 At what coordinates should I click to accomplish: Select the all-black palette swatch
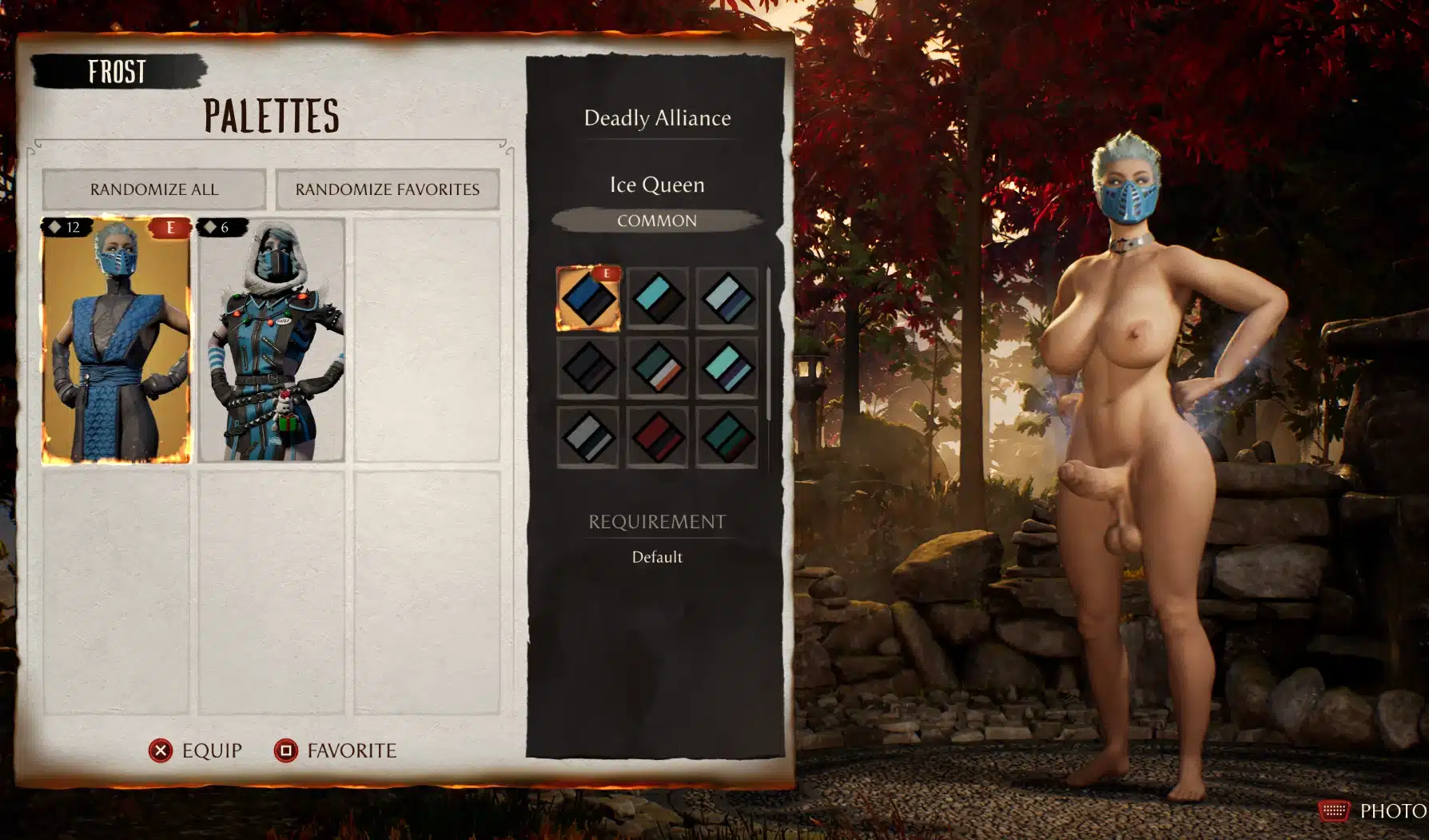[588, 368]
